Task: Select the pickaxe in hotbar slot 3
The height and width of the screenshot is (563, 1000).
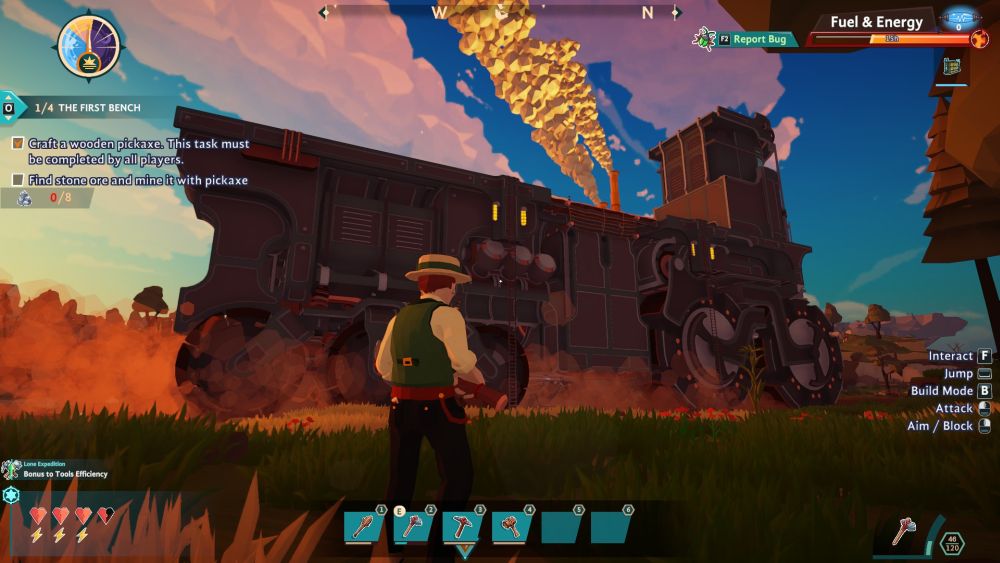Action: (462, 527)
